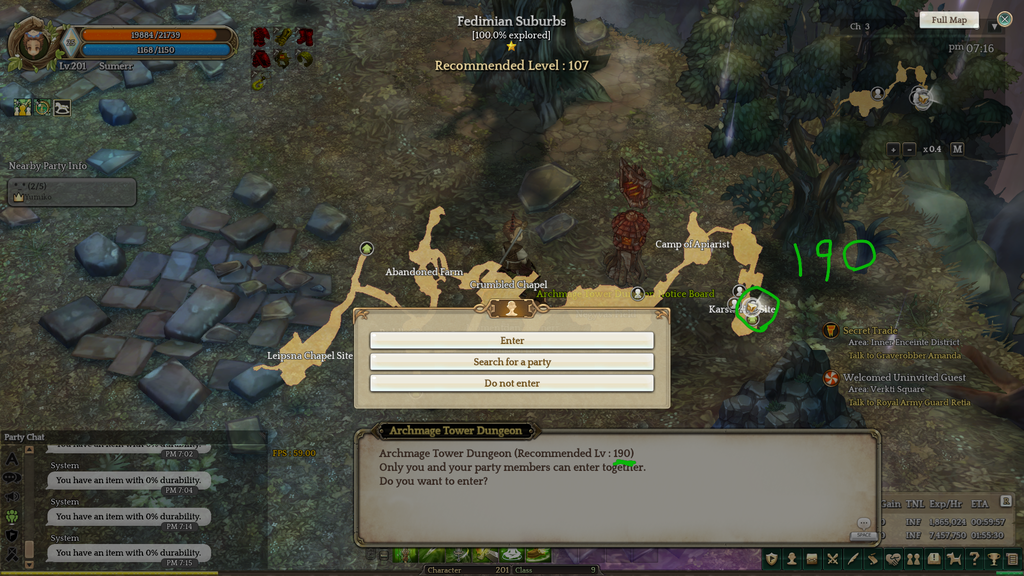This screenshot has width=1024, height=576.
Task: Open the trophy achievements menu
Action: pyautogui.click(x=994, y=559)
